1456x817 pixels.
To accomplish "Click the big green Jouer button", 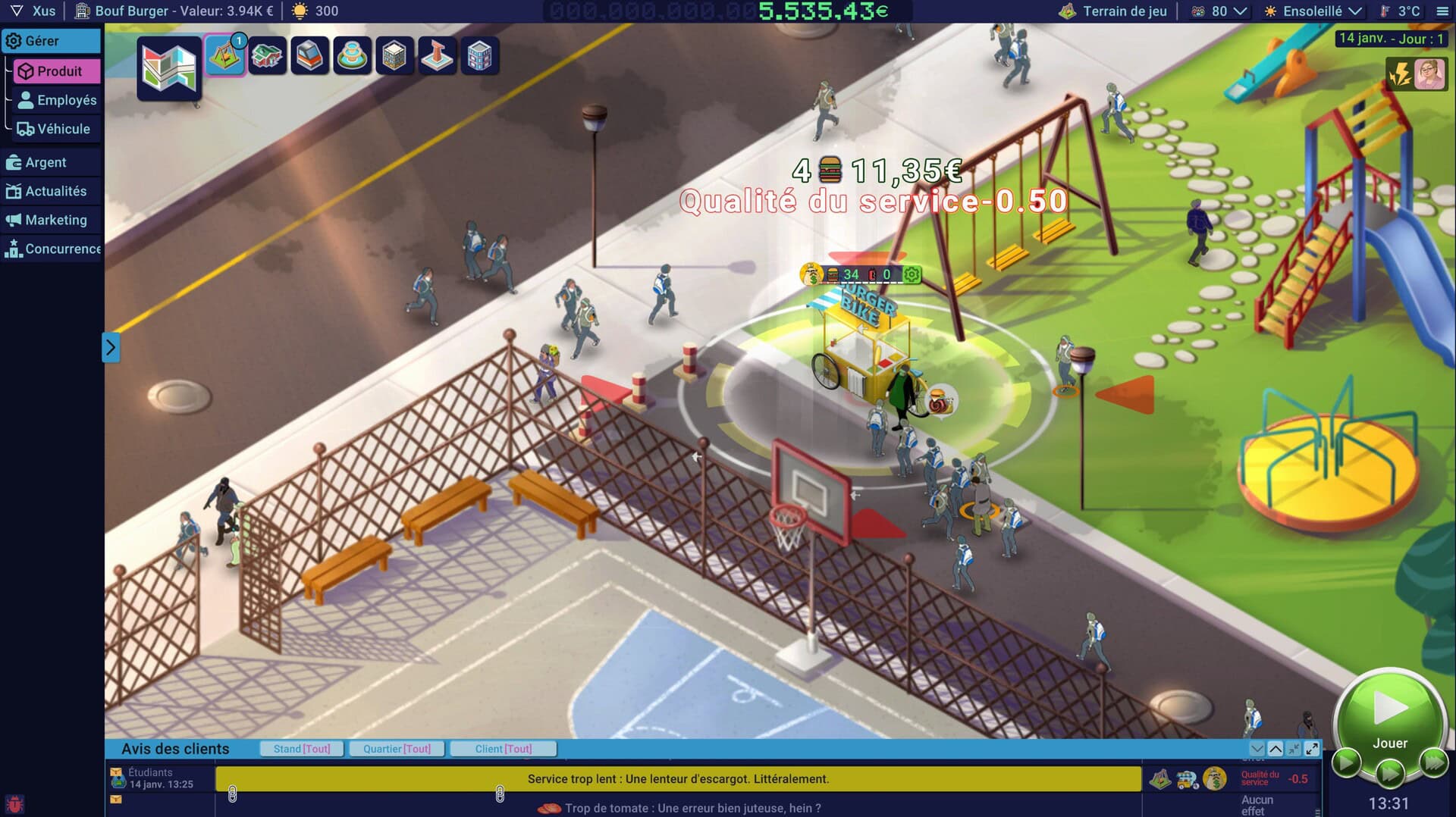I will pyautogui.click(x=1389, y=716).
